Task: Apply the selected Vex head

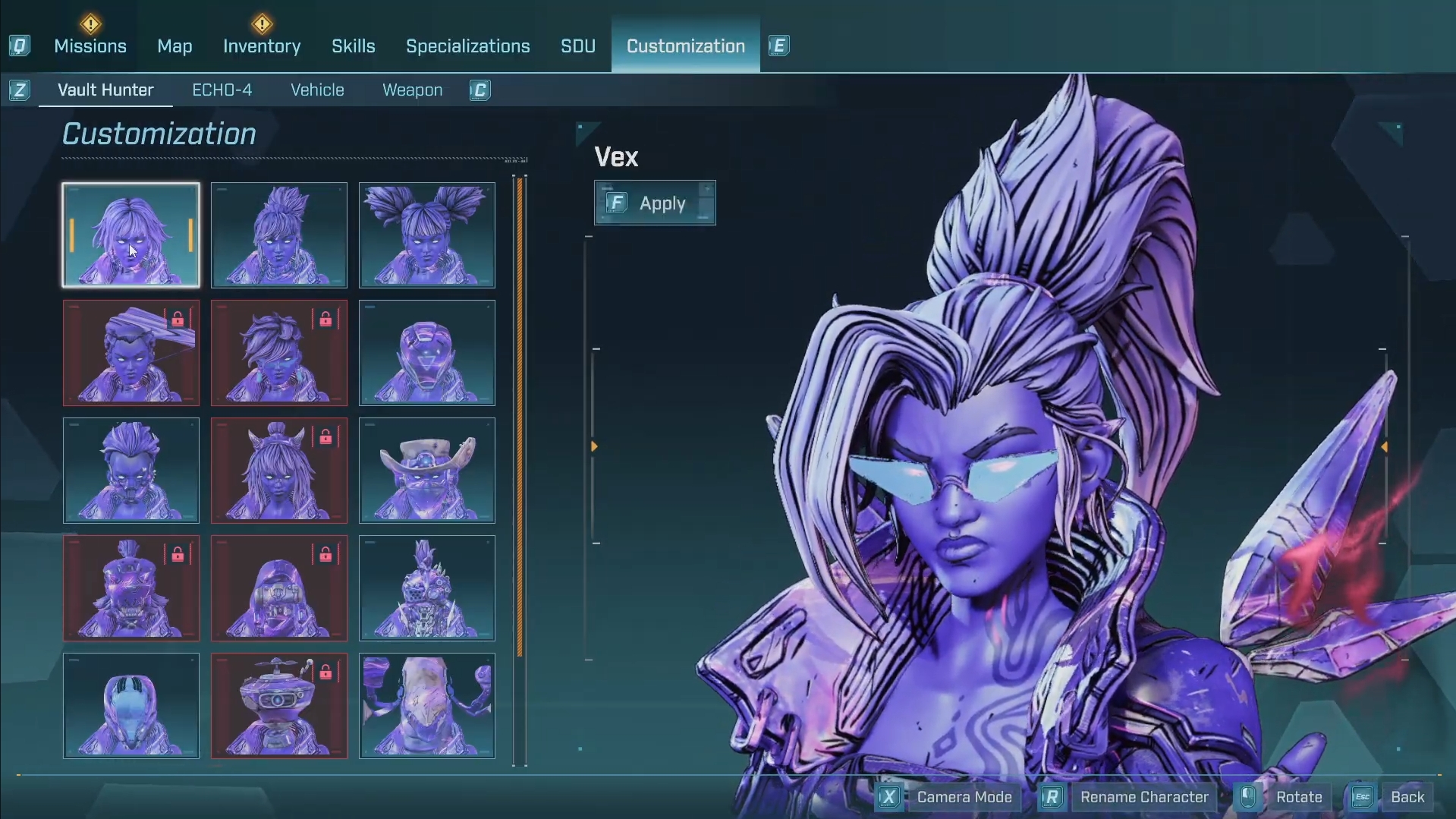Action: (x=655, y=203)
